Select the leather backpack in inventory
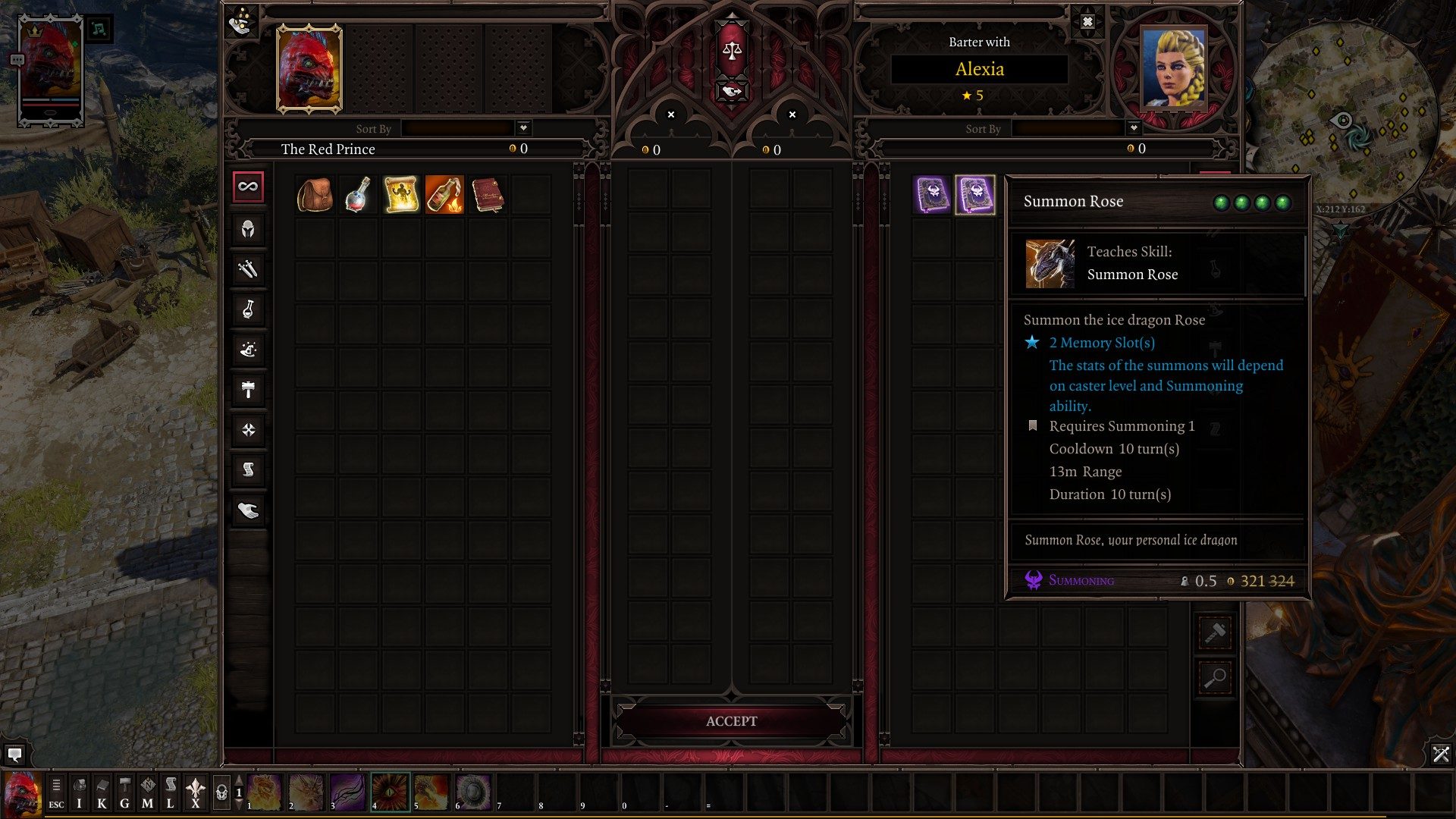1456x819 pixels. click(315, 195)
